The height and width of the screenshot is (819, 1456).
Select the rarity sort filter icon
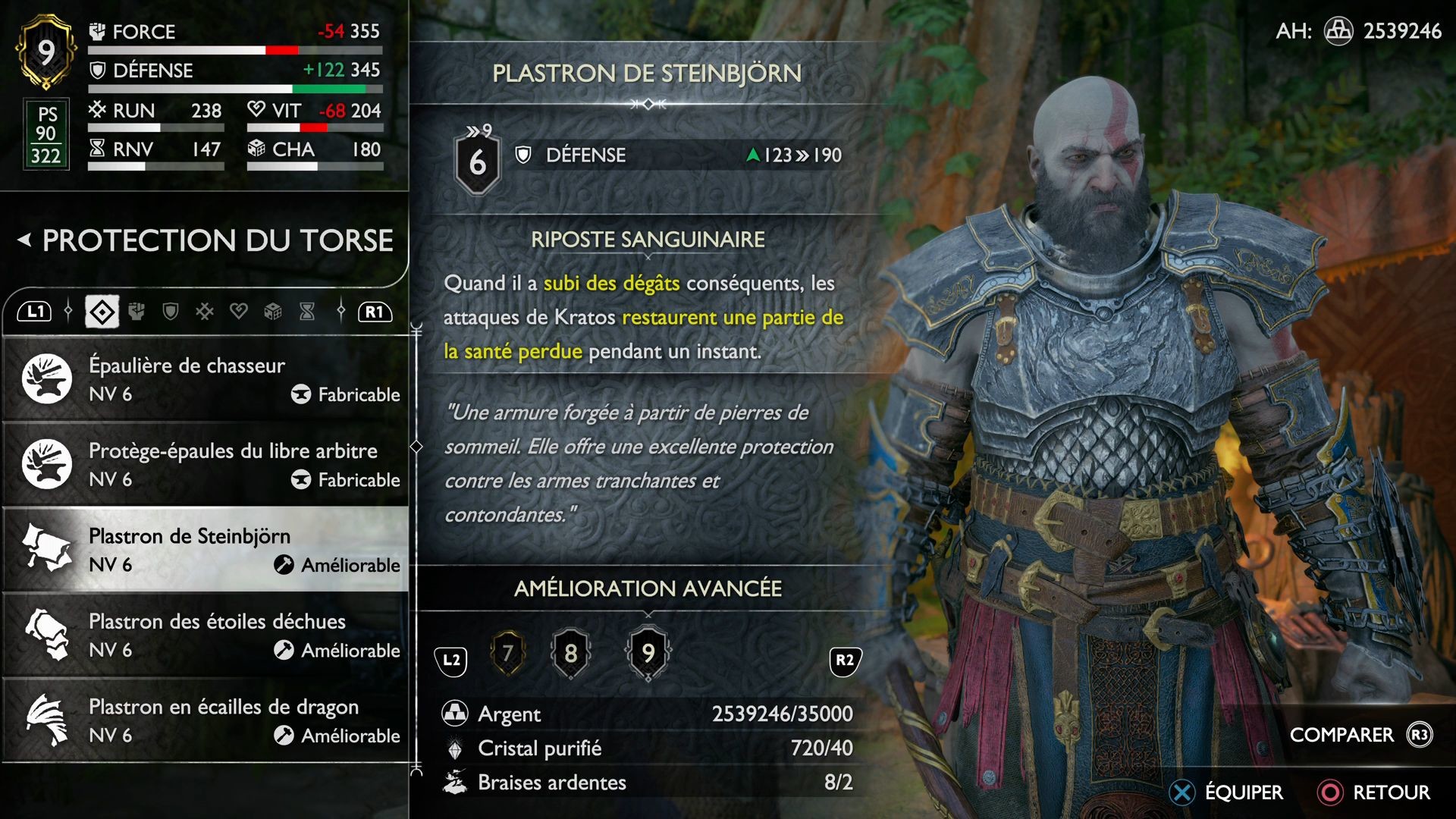click(101, 311)
